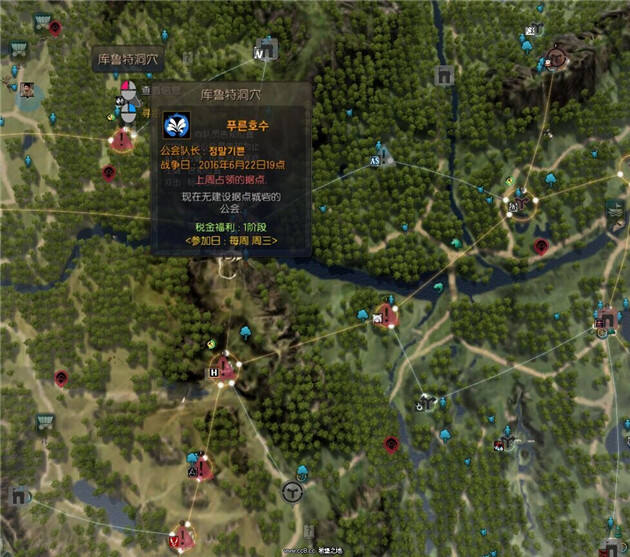Open the grey T-symbol node marker
The height and width of the screenshot is (557, 630).
coord(292,491)
